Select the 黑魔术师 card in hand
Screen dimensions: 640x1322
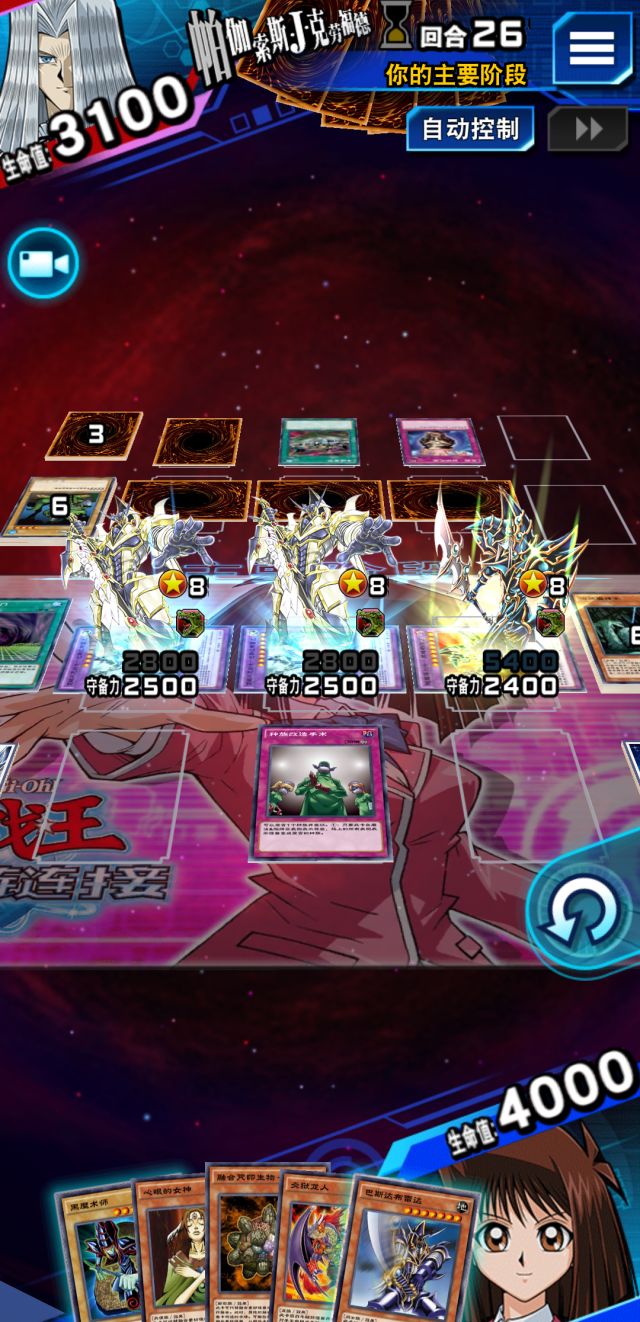pos(96,1250)
